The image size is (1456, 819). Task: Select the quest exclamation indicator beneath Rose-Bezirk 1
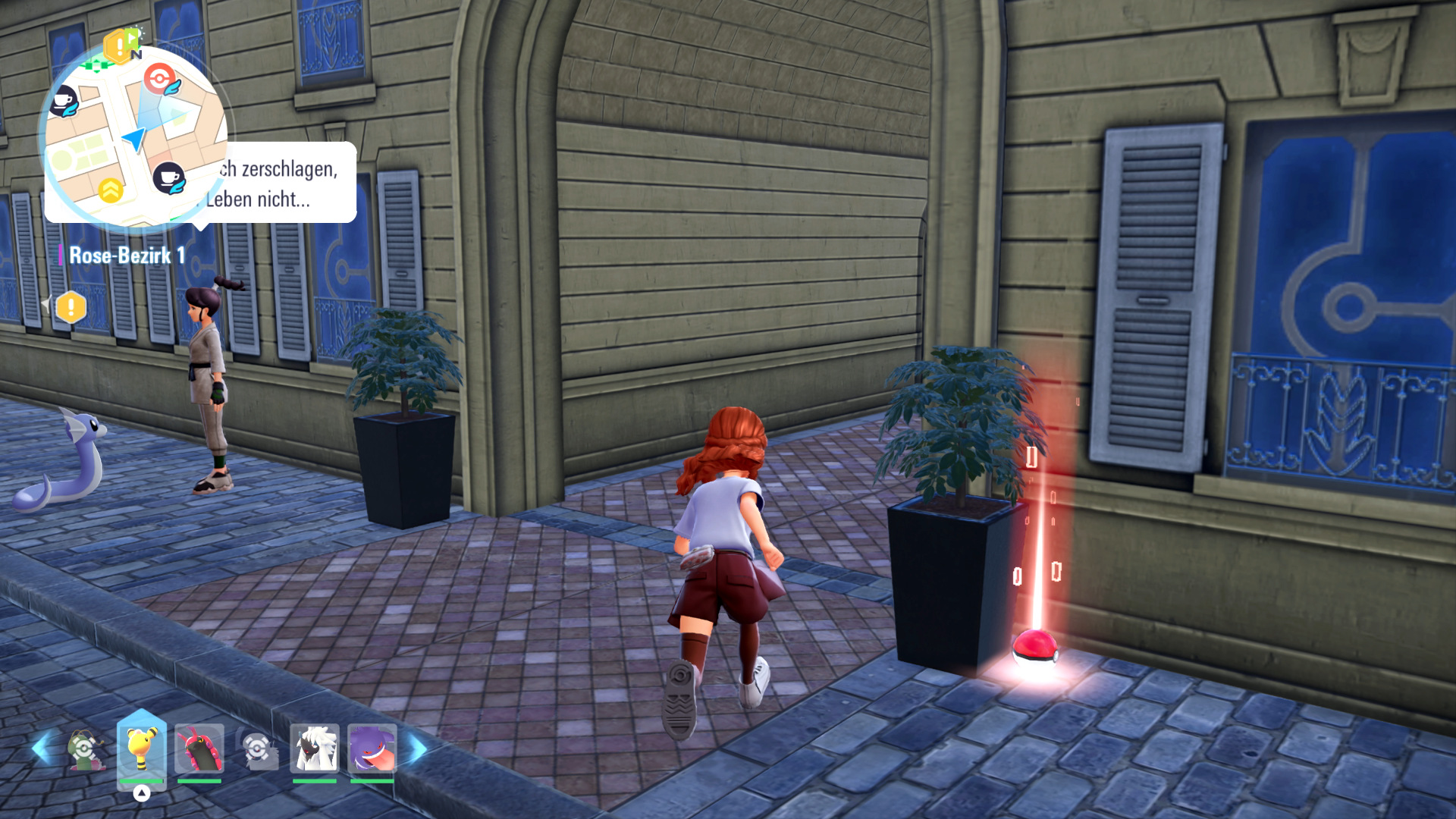point(71,307)
